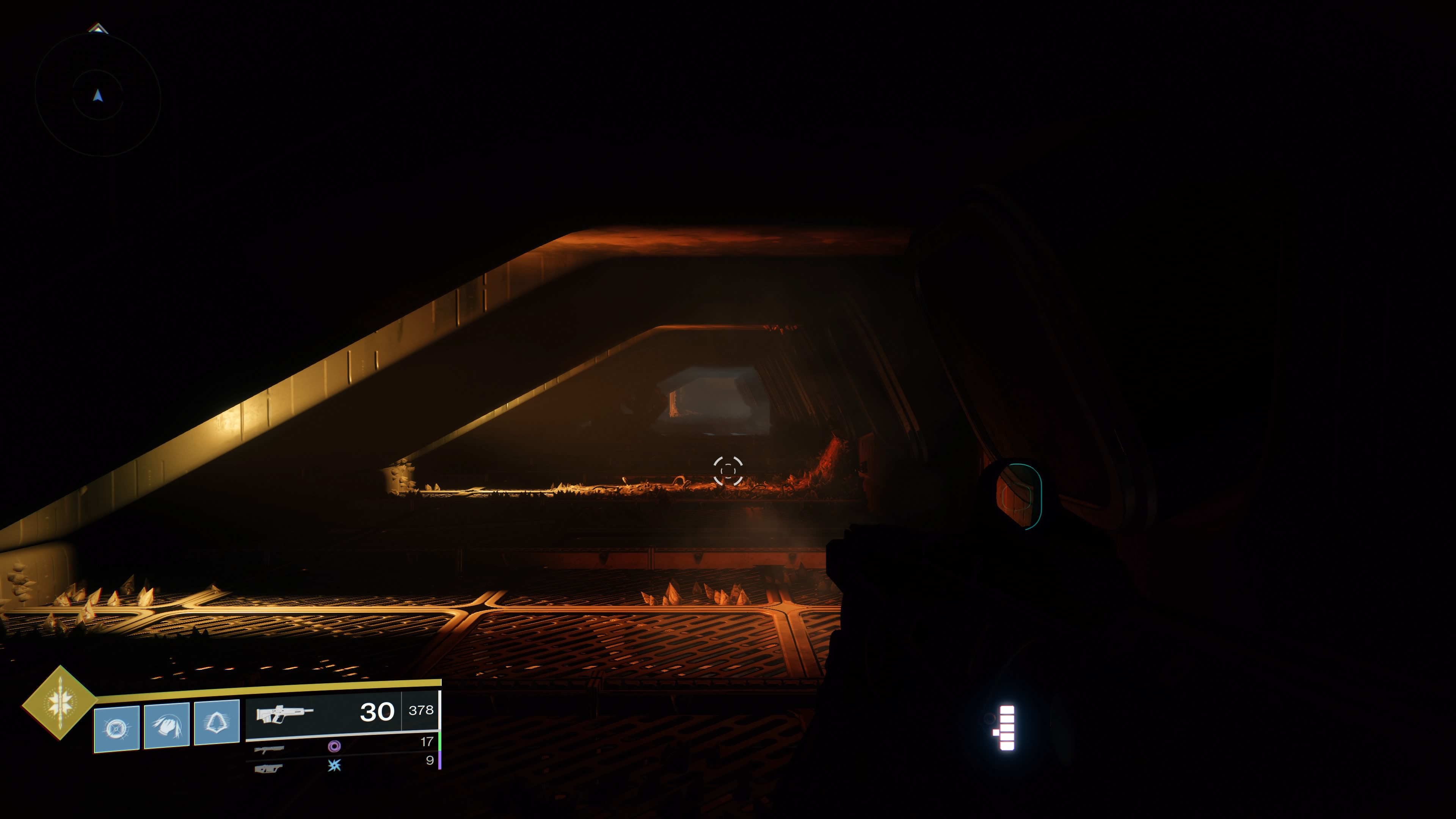Activate the golden diamond Super ability icon
Image resolution: width=1456 pixels, height=819 pixels.
tap(60, 702)
